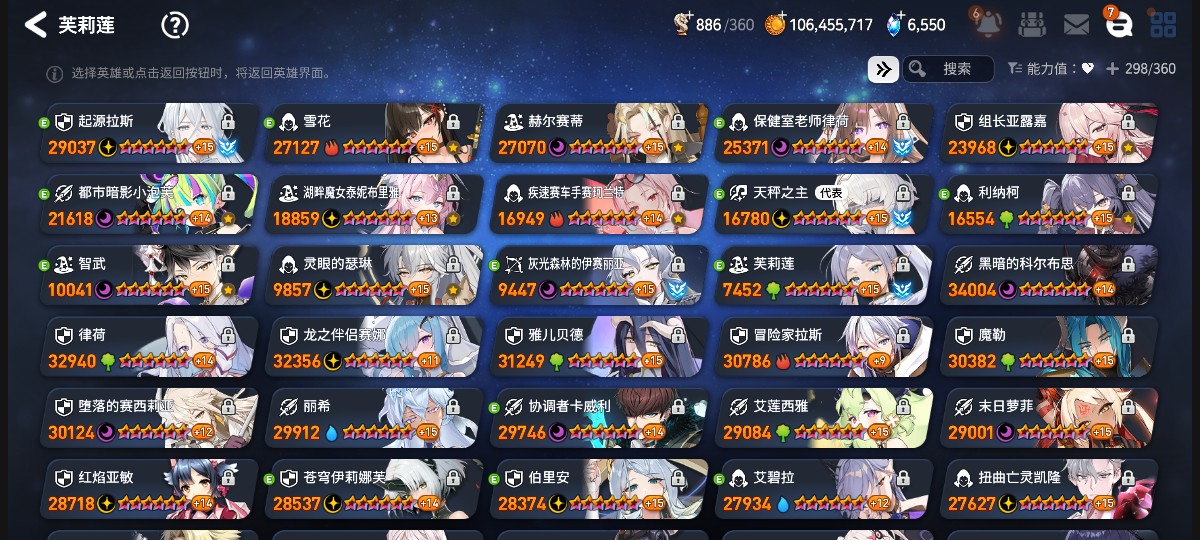
Task: Pick hero 利纳柯
Action: point(1050,204)
